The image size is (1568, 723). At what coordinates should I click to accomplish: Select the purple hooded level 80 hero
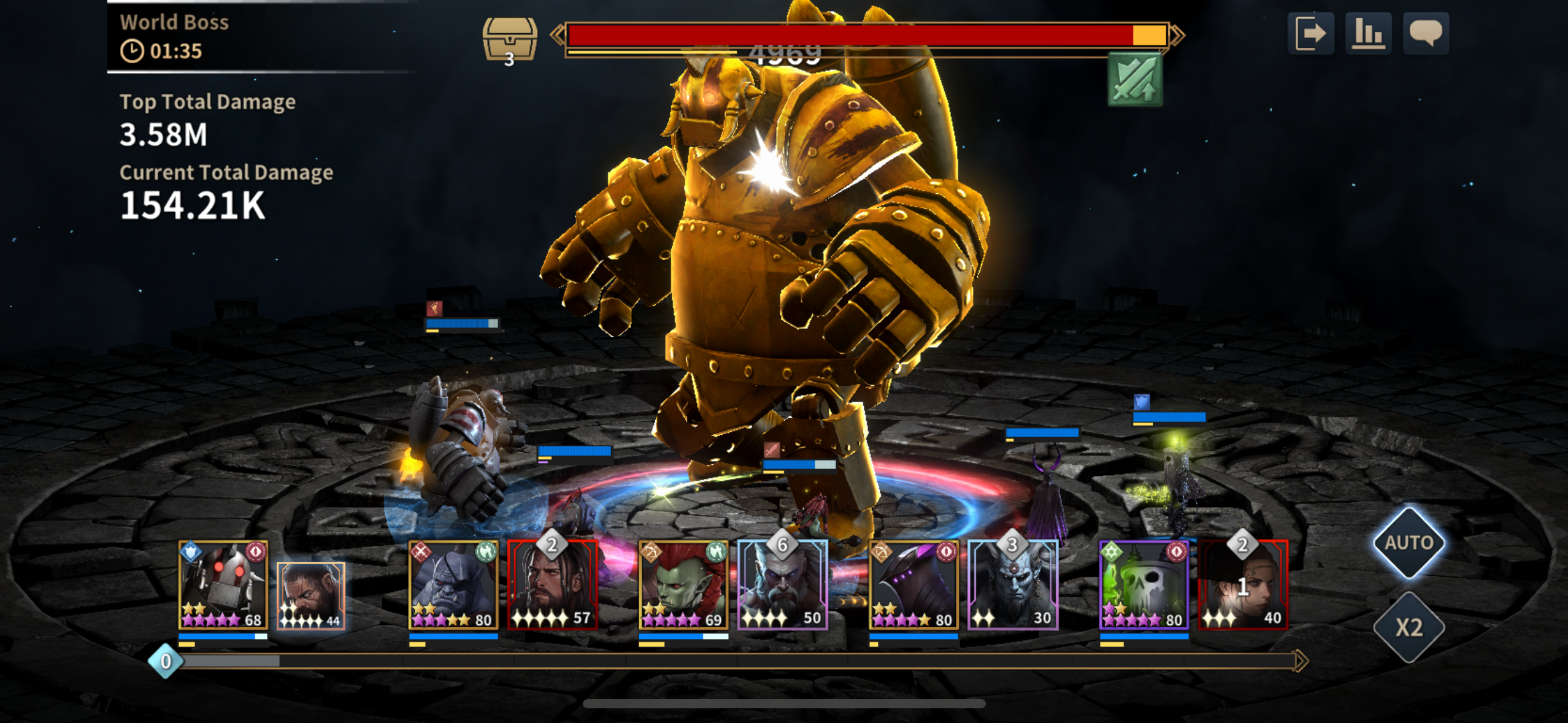tap(913, 585)
